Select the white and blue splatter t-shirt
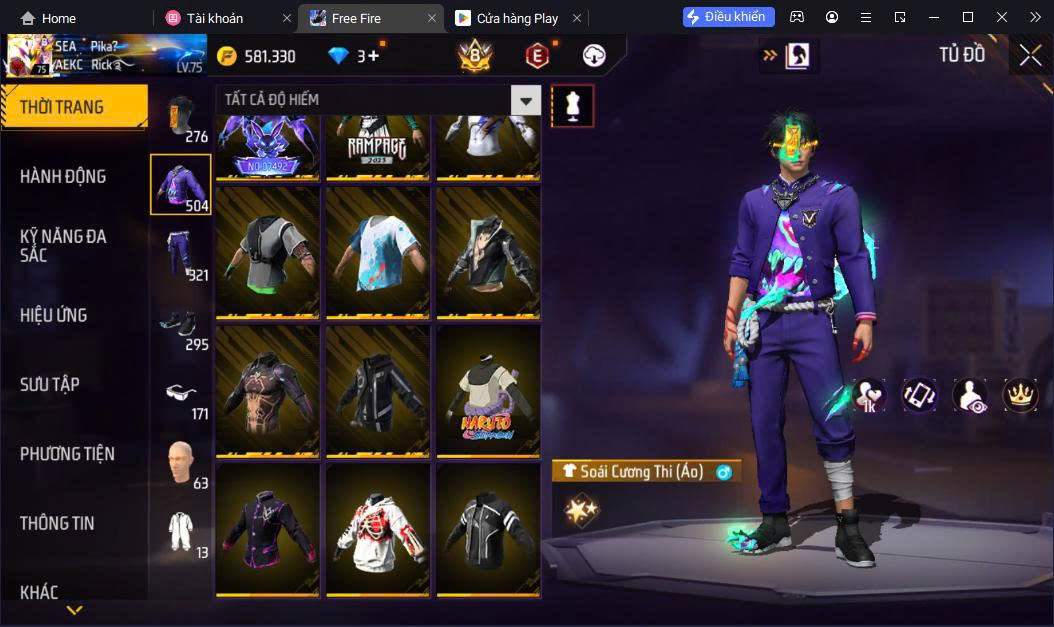Screen dimensions: 1054x627 pos(378,252)
